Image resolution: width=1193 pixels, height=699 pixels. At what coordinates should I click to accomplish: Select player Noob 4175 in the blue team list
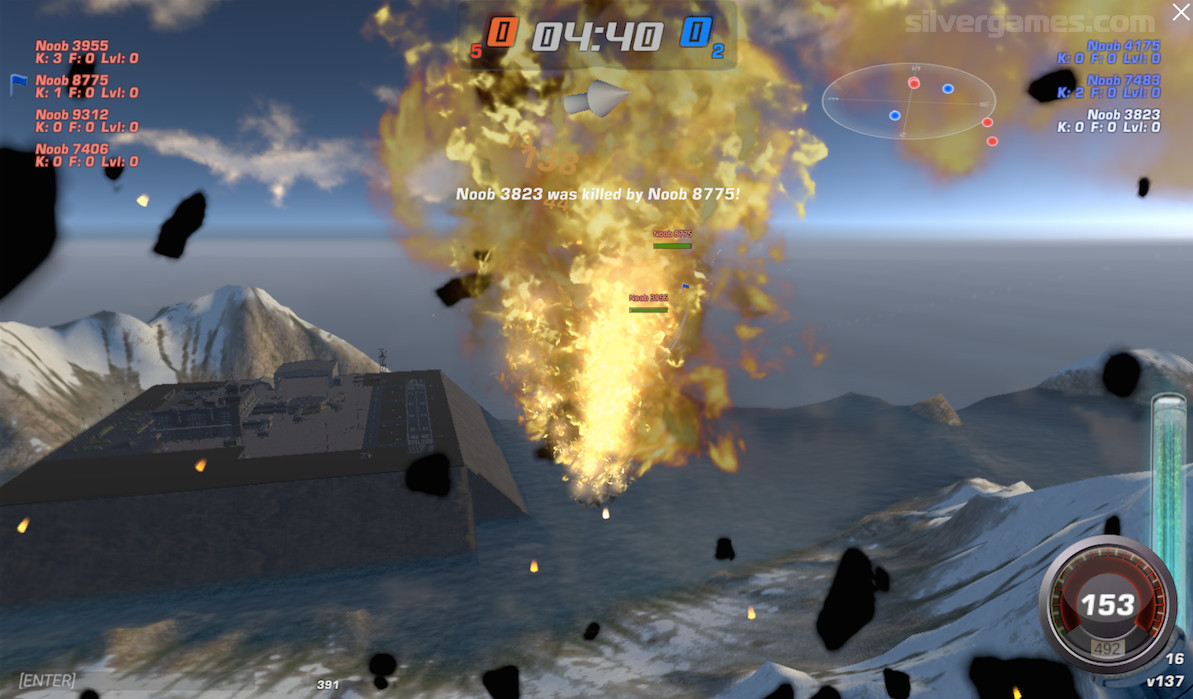coord(1123,46)
